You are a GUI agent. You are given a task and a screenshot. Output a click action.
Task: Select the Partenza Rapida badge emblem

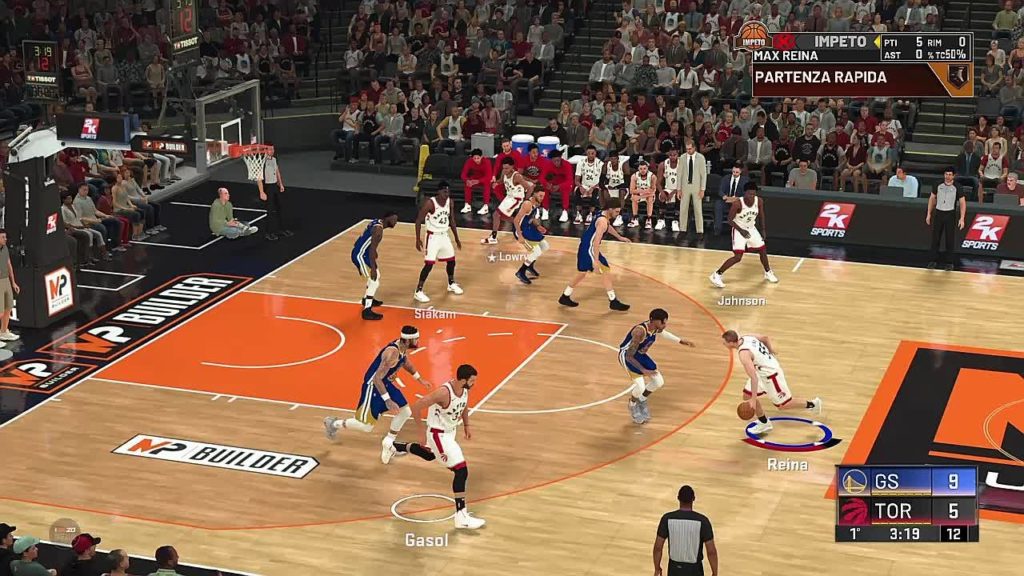[958, 77]
